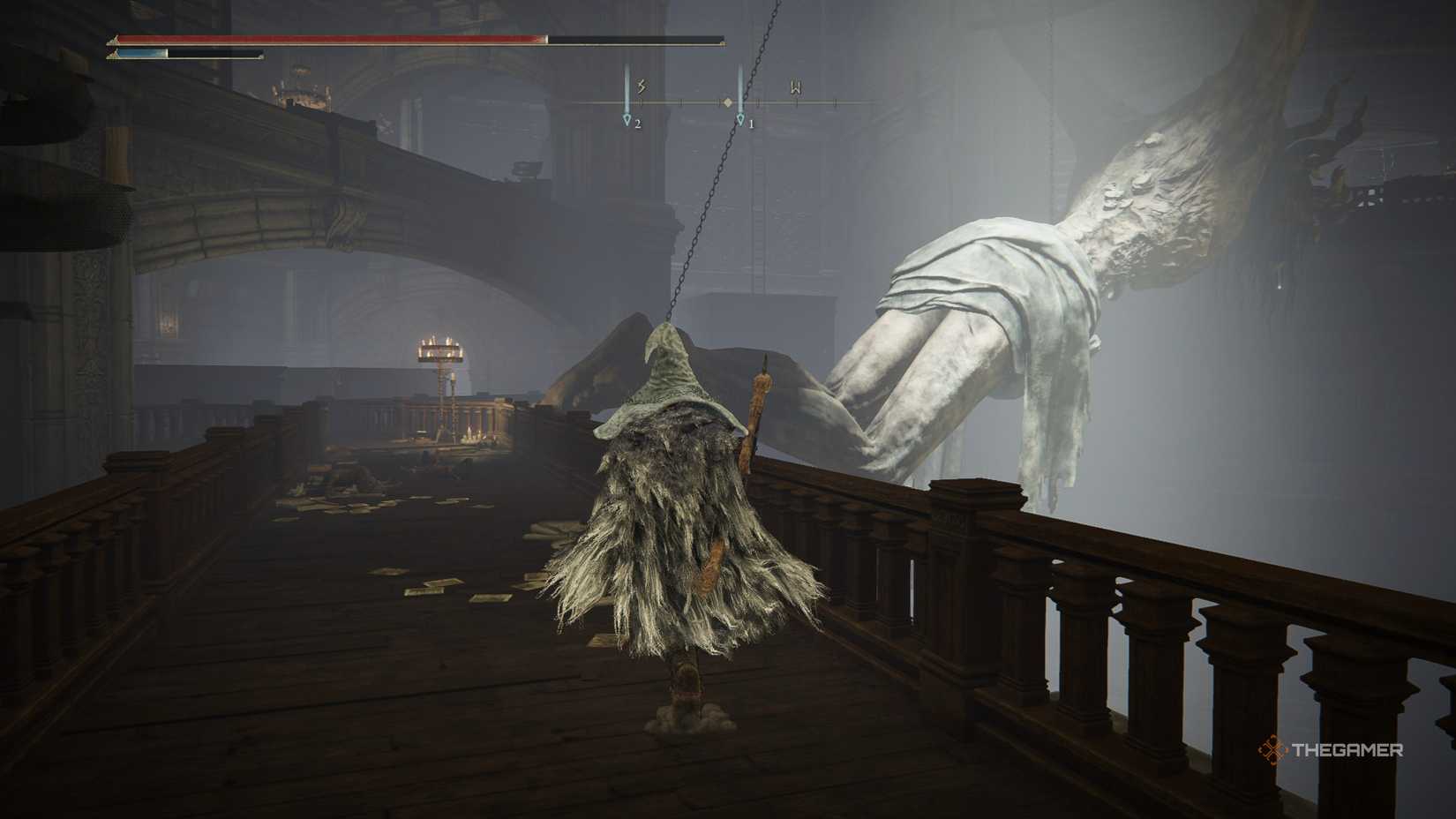The width and height of the screenshot is (1456, 819).
Task: Click the gold diamond compass center marker
Action: [728, 102]
